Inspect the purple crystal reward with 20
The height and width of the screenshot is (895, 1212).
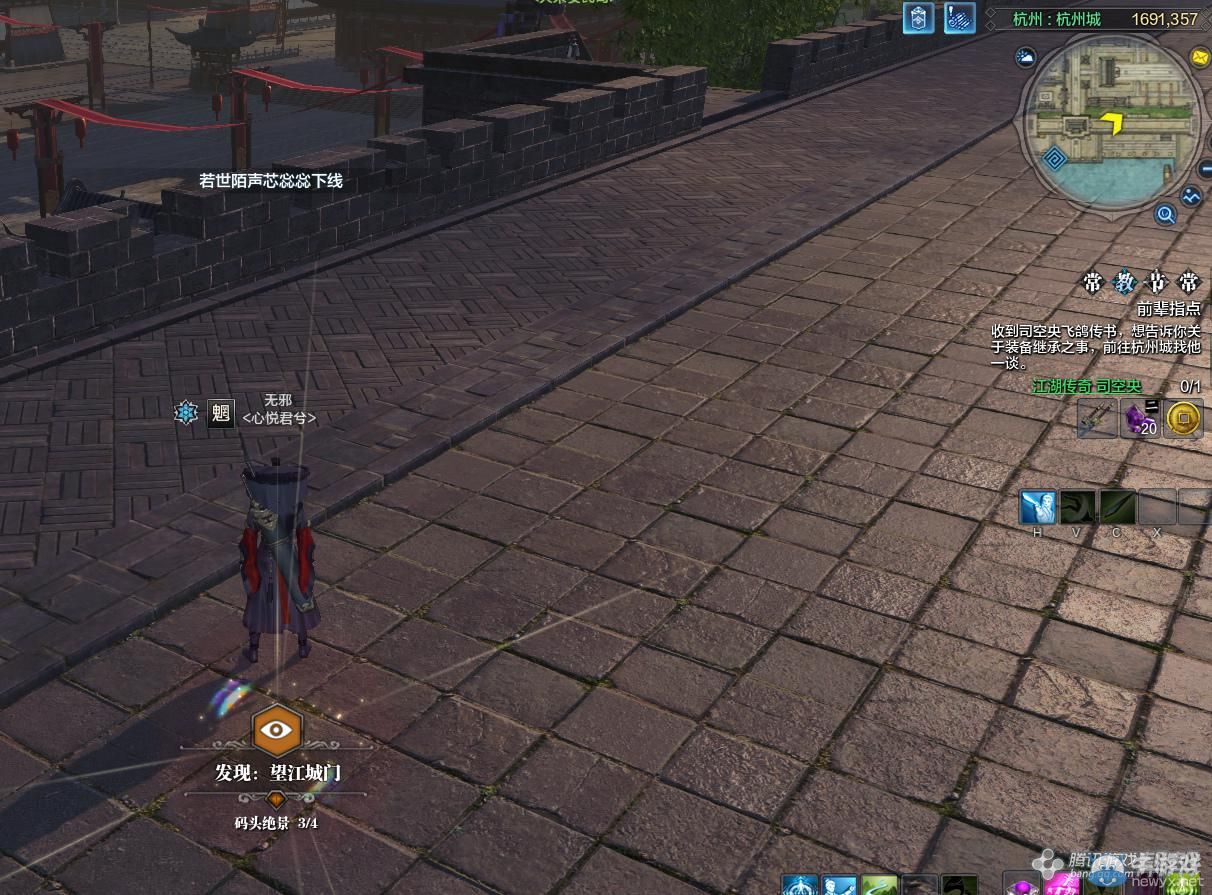pyautogui.click(x=1141, y=419)
